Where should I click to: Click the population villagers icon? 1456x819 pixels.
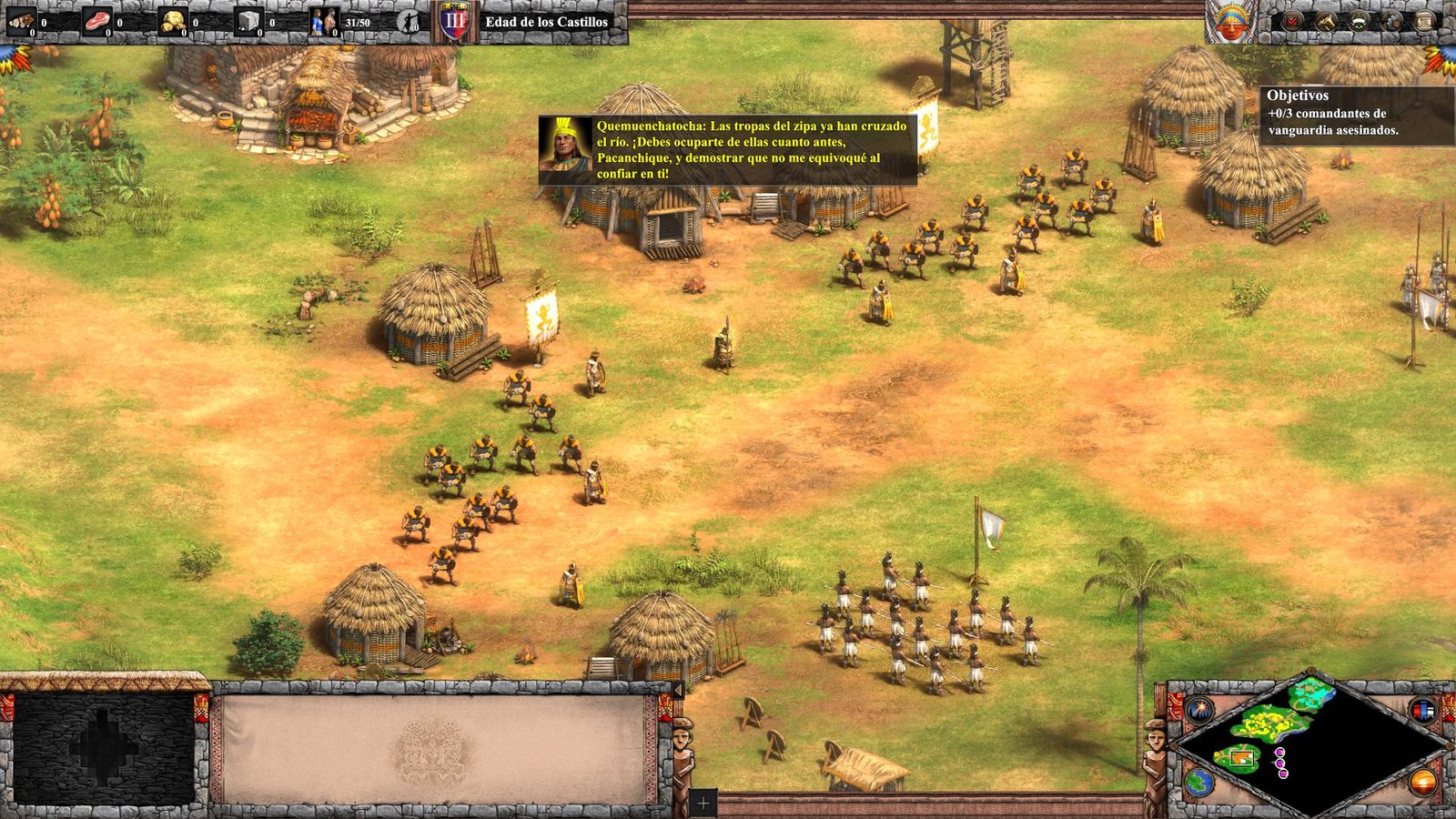click(x=323, y=22)
